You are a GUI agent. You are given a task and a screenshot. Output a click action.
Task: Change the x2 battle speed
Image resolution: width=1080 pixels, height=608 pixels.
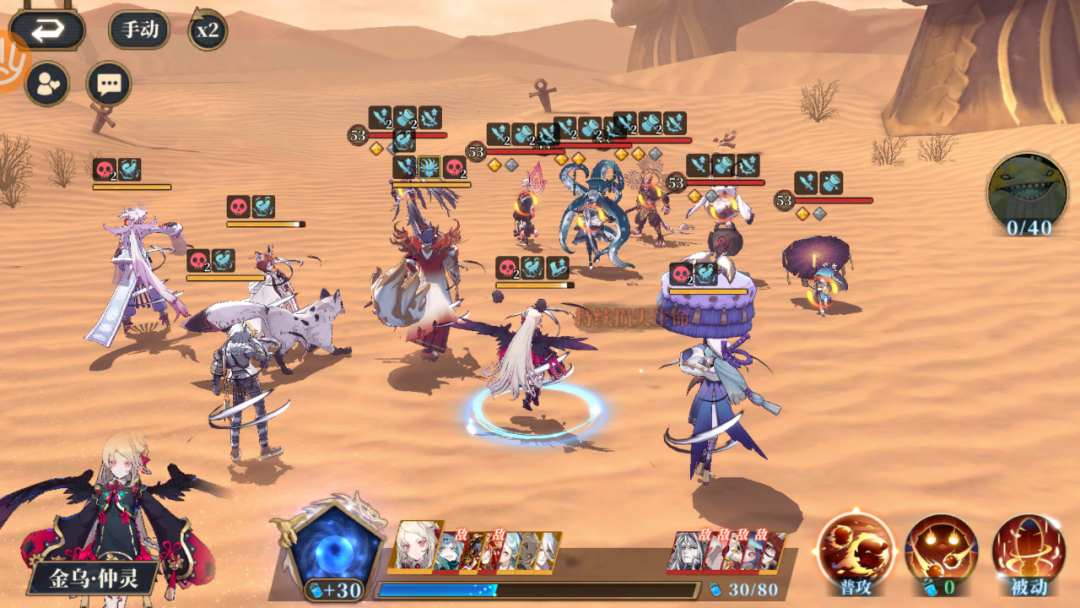pos(208,30)
